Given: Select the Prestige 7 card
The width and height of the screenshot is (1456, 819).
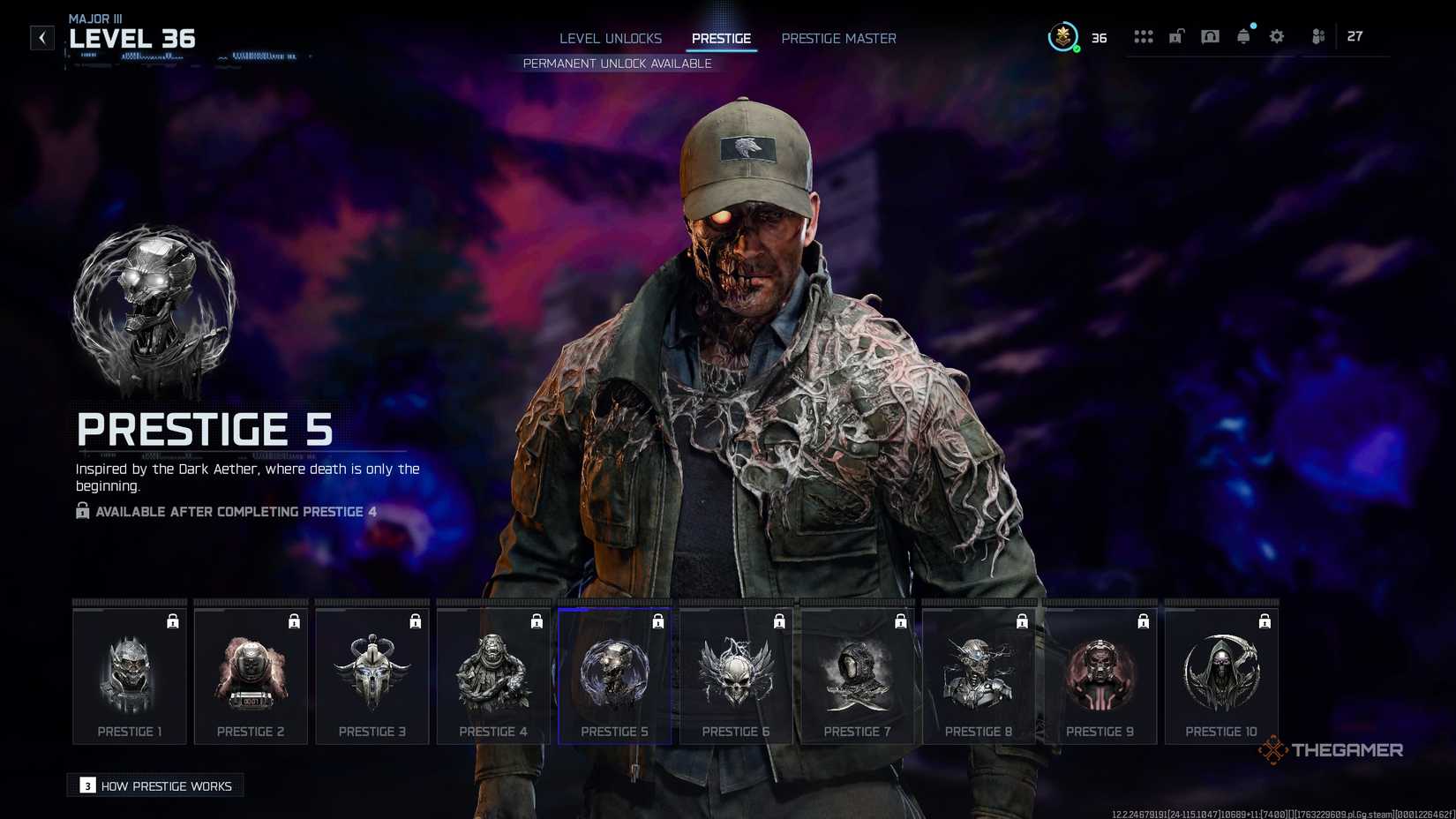Looking at the screenshot, I should point(857,675).
